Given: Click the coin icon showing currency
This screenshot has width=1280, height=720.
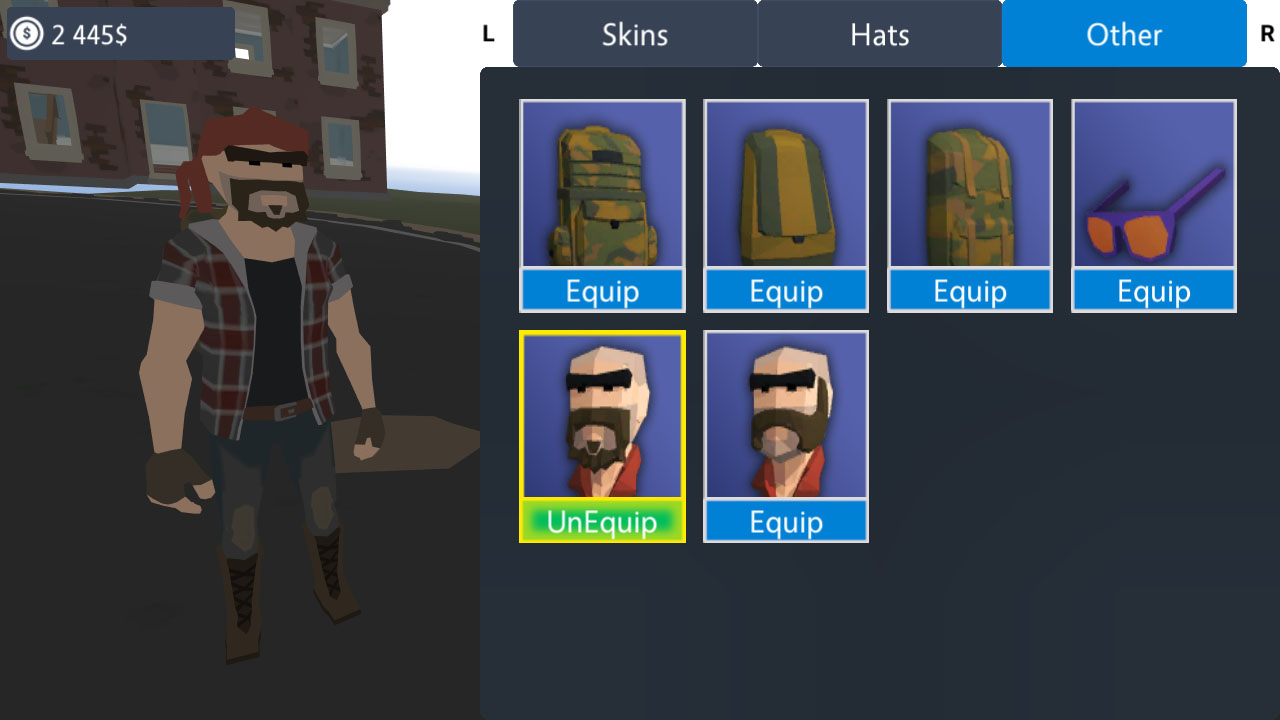Looking at the screenshot, I should [x=28, y=32].
